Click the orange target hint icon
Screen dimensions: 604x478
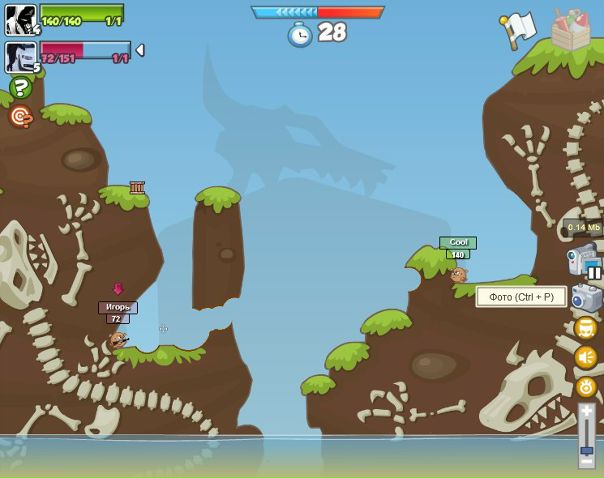click(x=20, y=117)
